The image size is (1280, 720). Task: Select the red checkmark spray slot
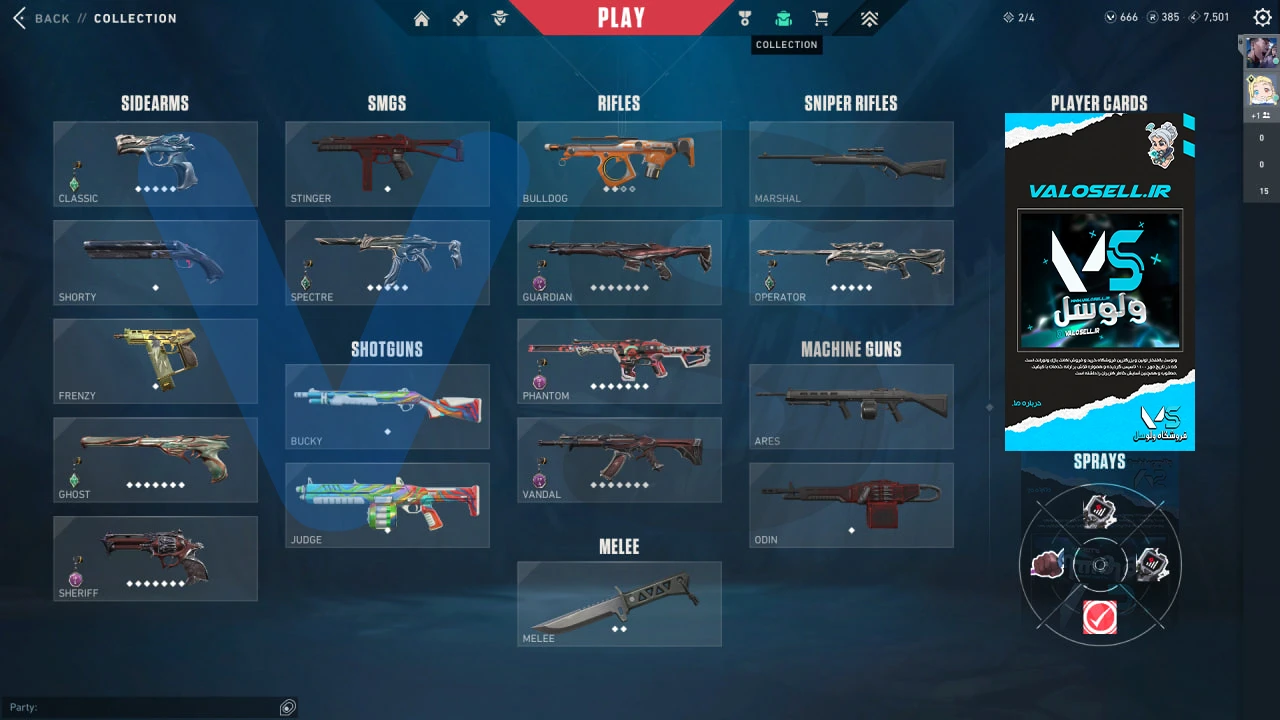pos(1100,618)
